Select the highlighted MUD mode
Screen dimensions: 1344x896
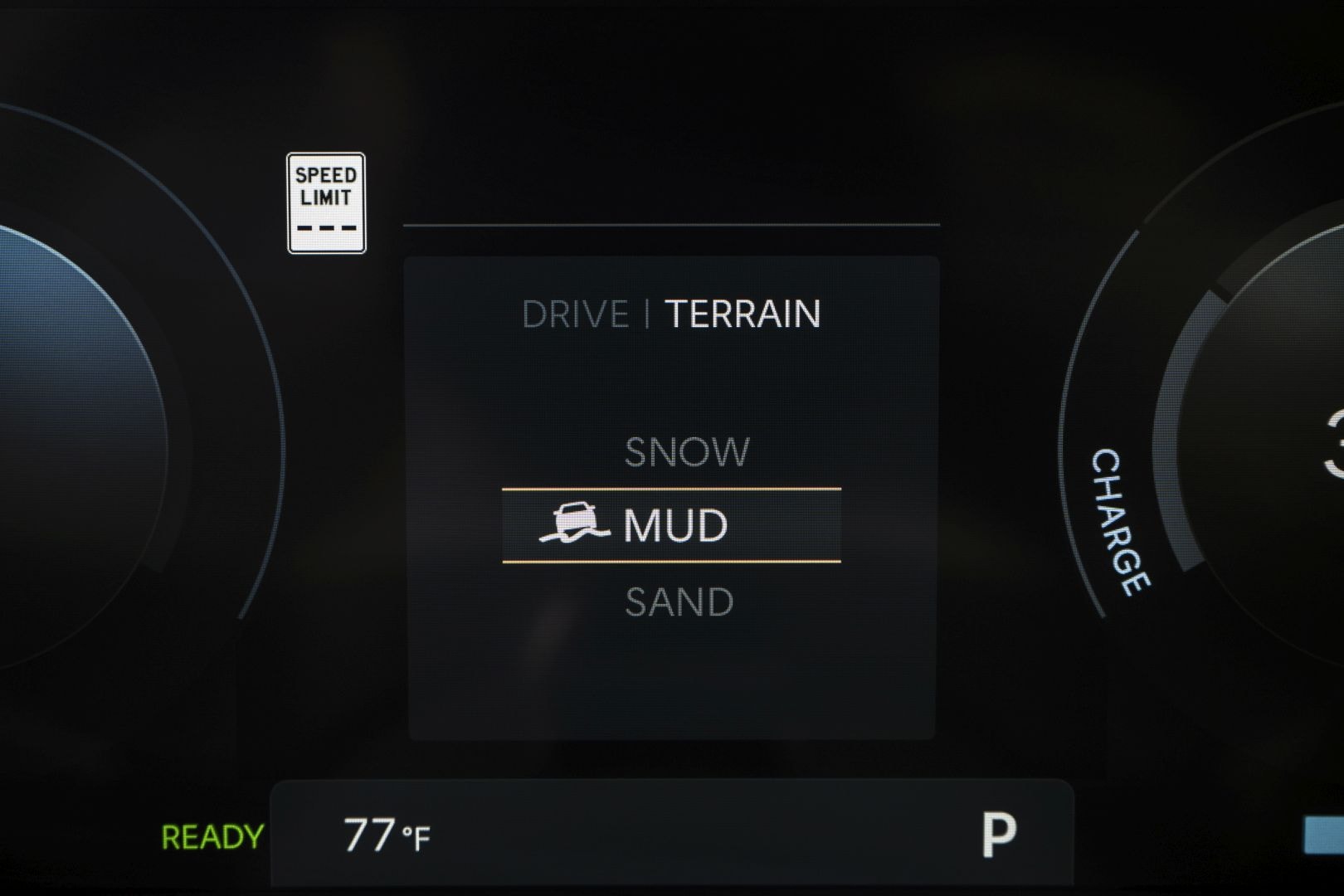[x=671, y=526]
